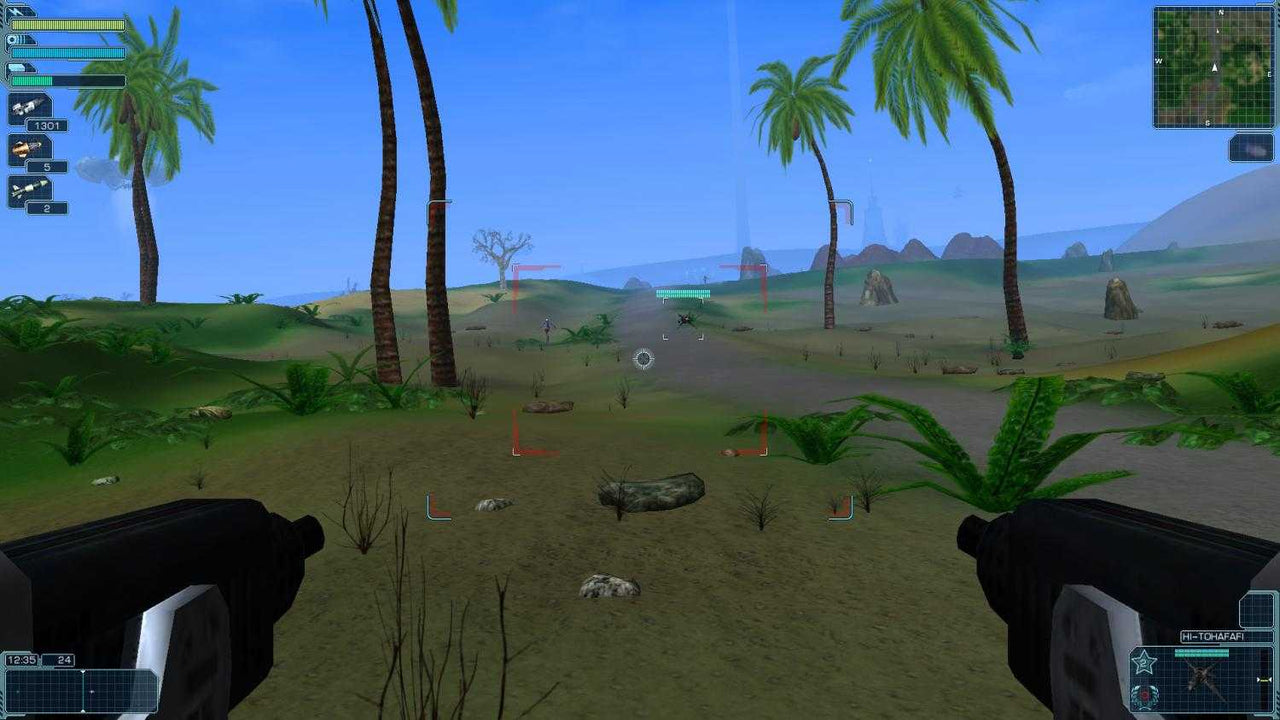Open the HI-TOHAFAFI vehicle nameplate
This screenshot has height=720, width=1280.
coord(1212,635)
